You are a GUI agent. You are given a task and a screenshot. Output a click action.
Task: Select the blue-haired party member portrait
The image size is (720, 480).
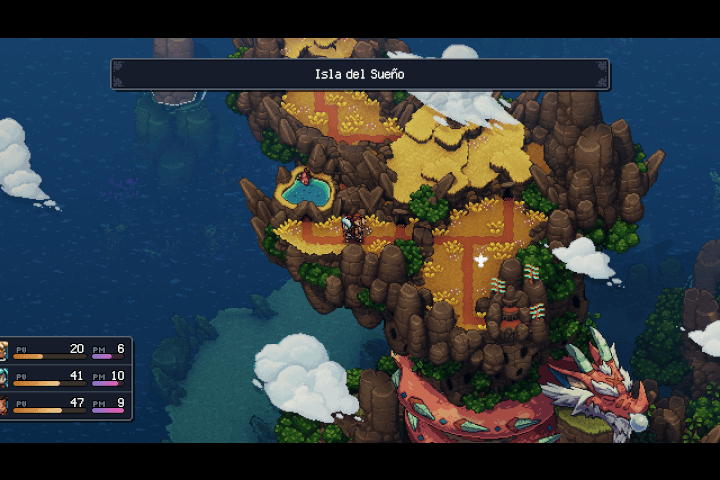pyautogui.click(x=4, y=377)
